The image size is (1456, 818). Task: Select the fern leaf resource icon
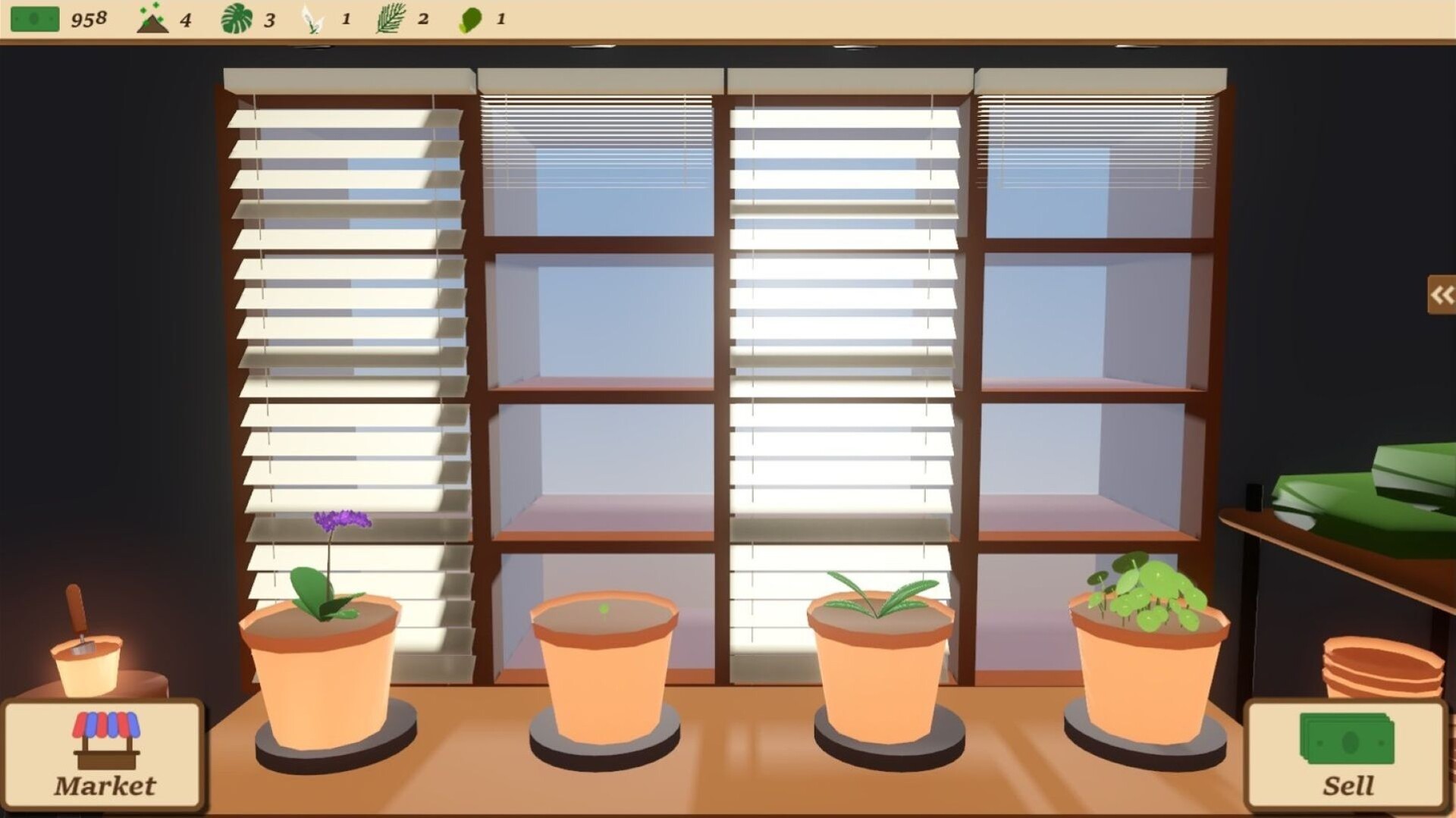click(x=389, y=17)
